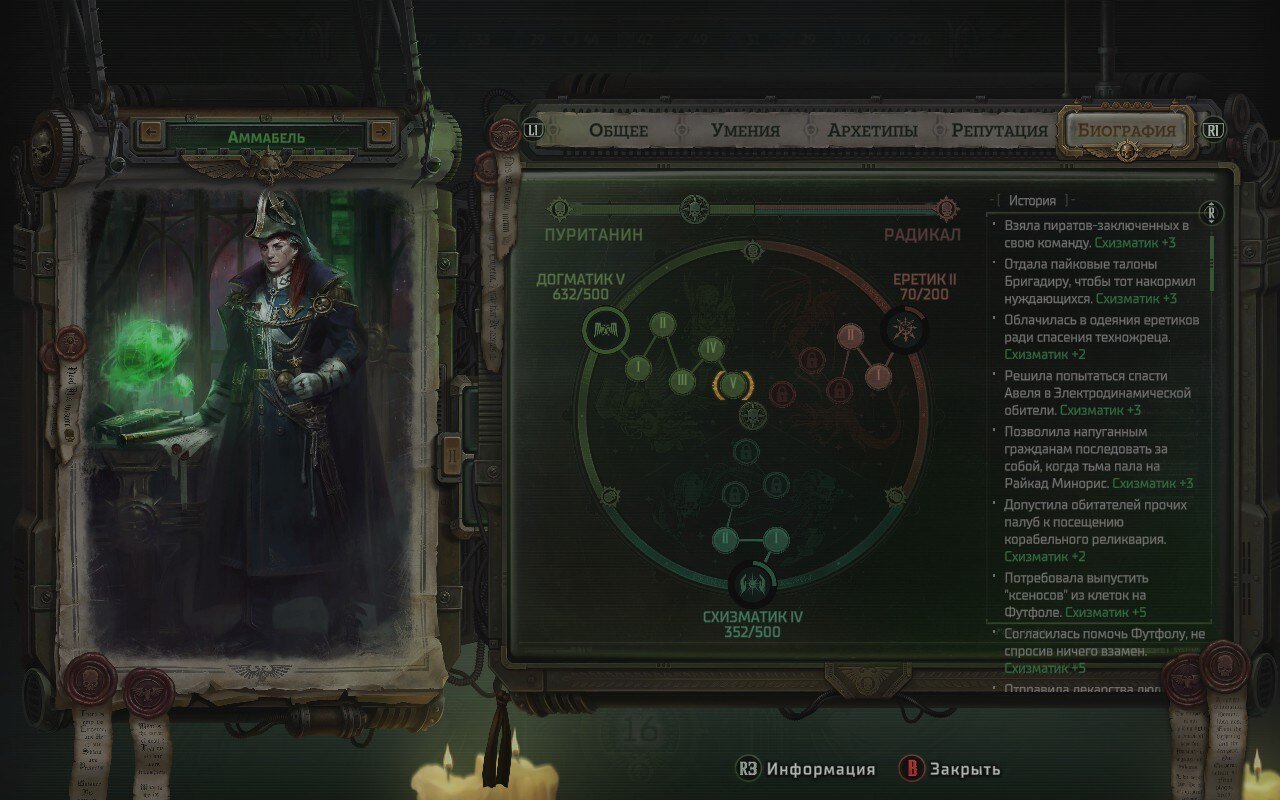1280x800 pixels.
Task: Click the Еретик rank II node
Action: 850,334
